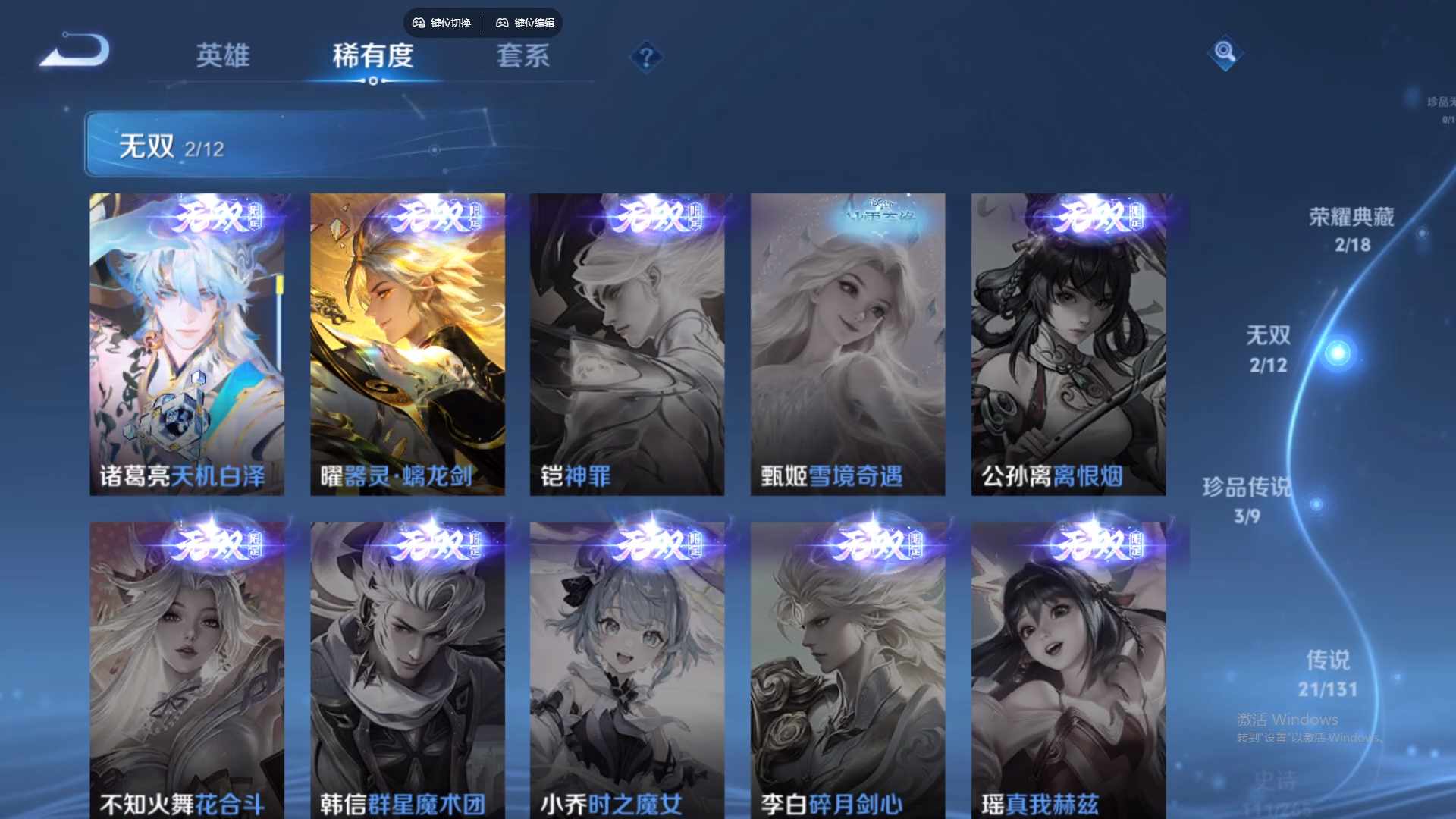Click the gamepad icon beside 键位编辑
1456x819 pixels.
(503, 23)
